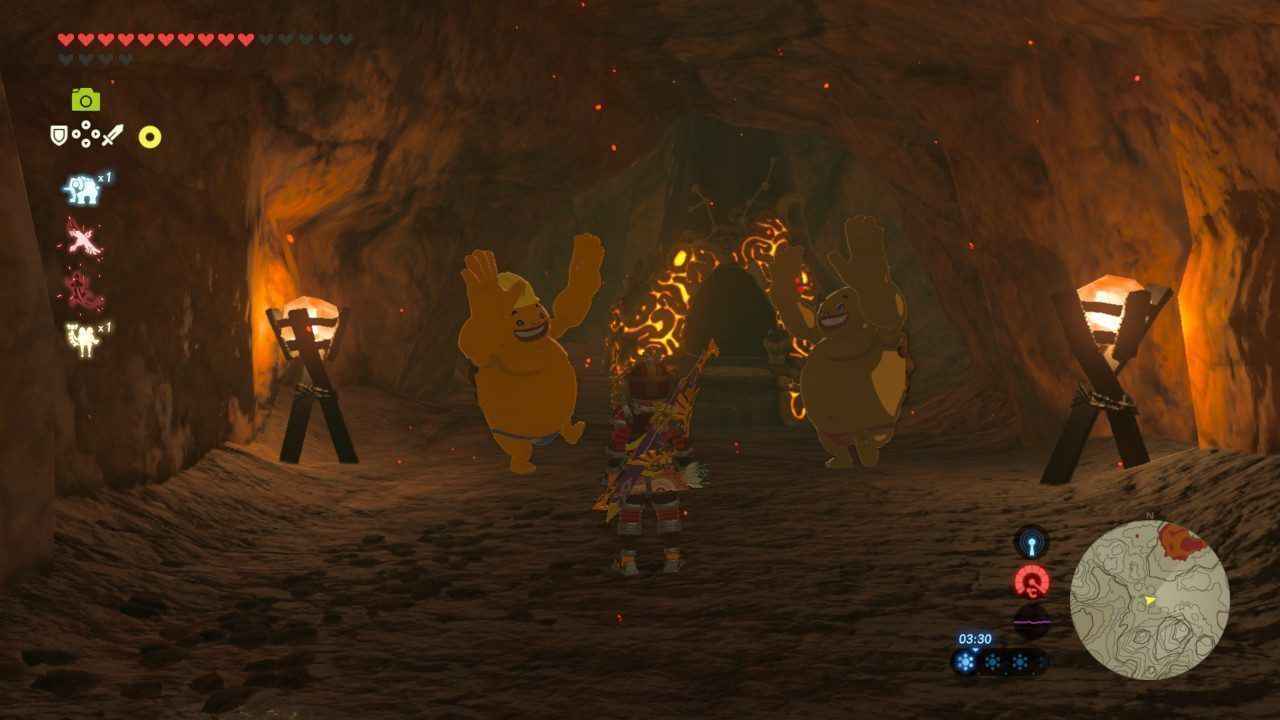Click the red temperature gauge icon
The image size is (1280, 720).
tap(1031, 581)
